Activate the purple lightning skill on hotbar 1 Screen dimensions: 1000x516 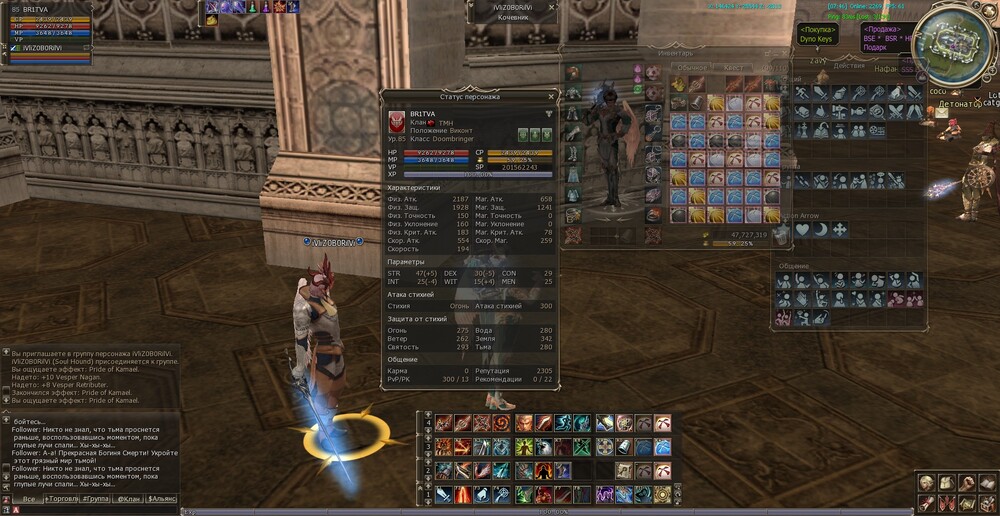[x=605, y=494]
